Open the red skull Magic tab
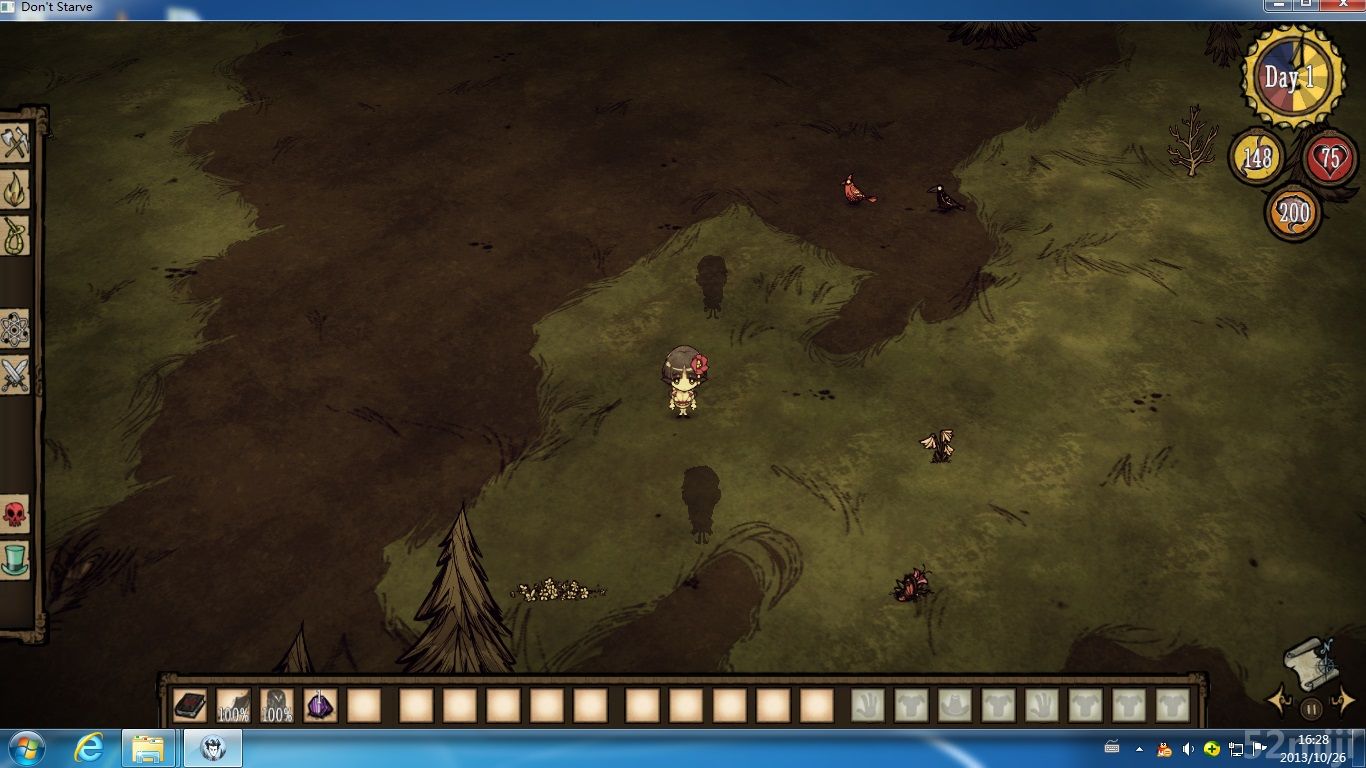1366x768 pixels. [15, 514]
